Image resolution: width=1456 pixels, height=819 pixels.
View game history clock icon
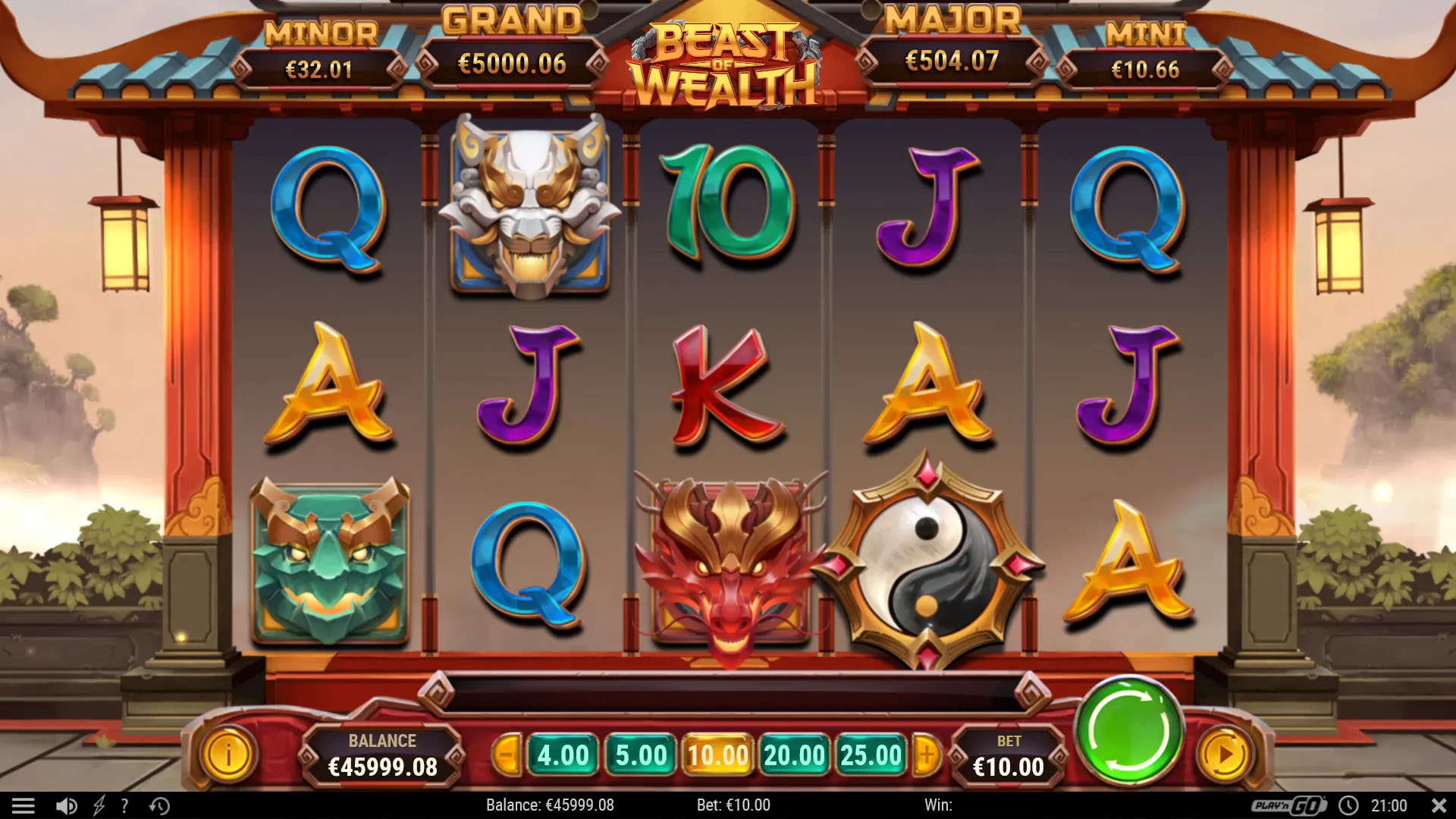(159, 805)
